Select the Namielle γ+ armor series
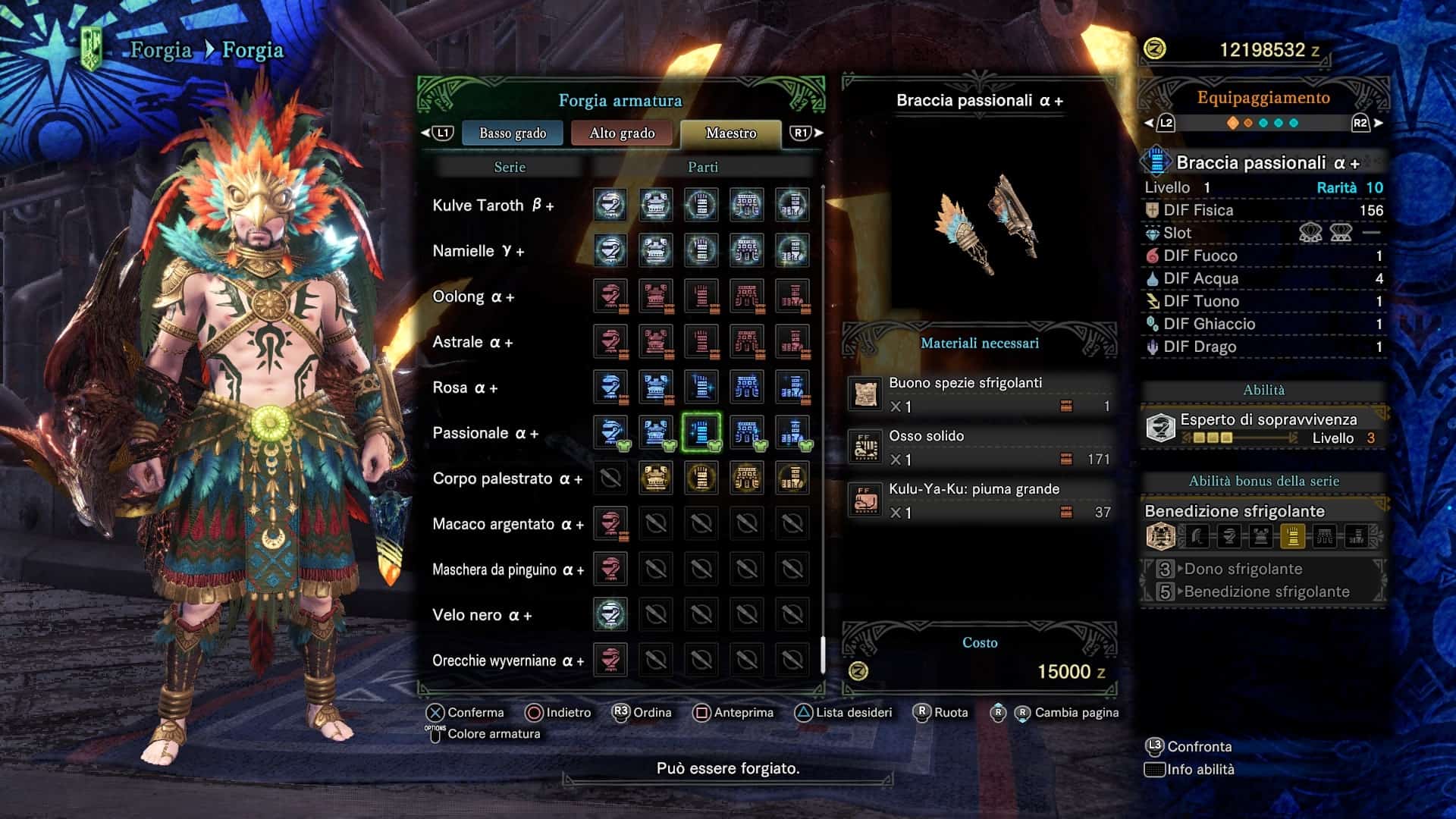The width and height of the screenshot is (1456, 819). pyautogui.click(x=478, y=251)
